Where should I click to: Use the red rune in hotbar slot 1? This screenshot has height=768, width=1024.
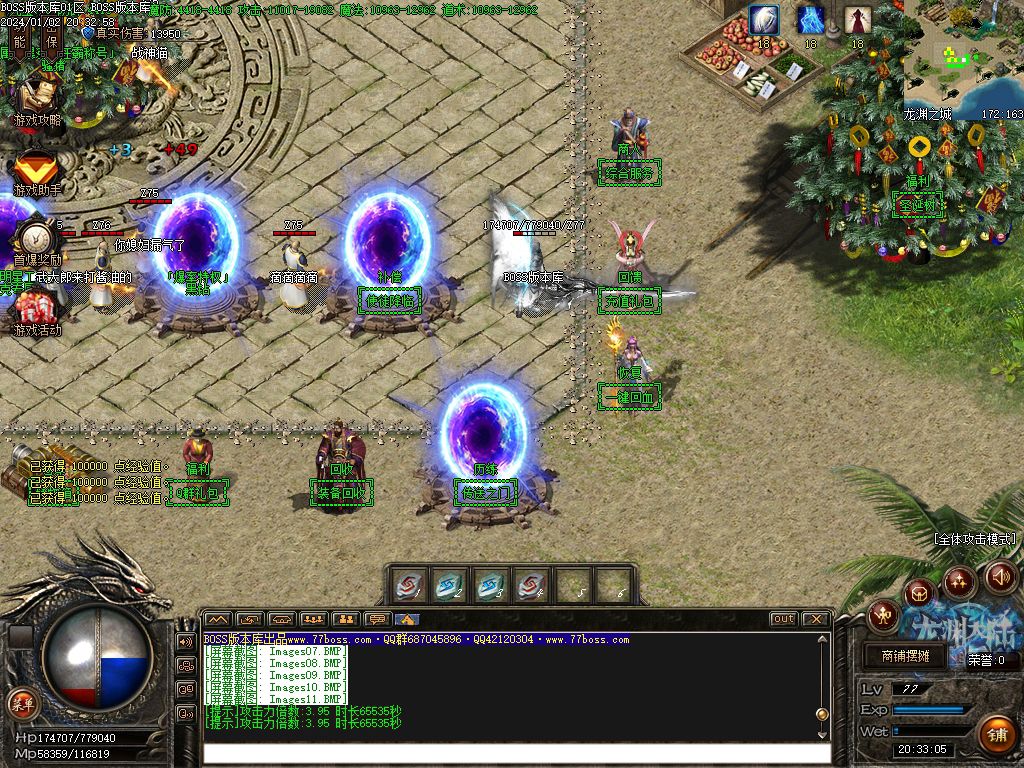pos(407,586)
